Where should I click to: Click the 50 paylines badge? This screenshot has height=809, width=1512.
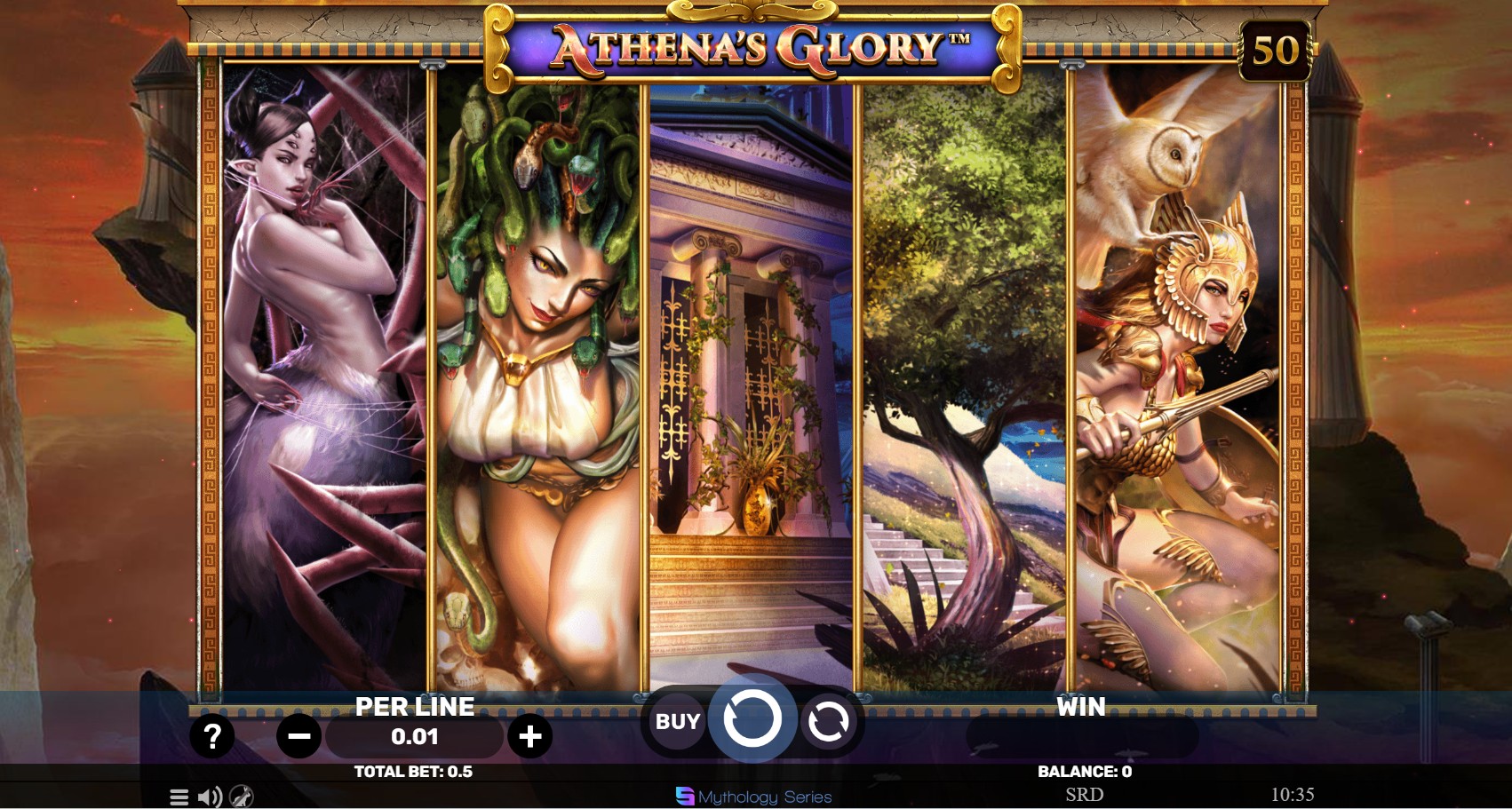(x=1274, y=49)
